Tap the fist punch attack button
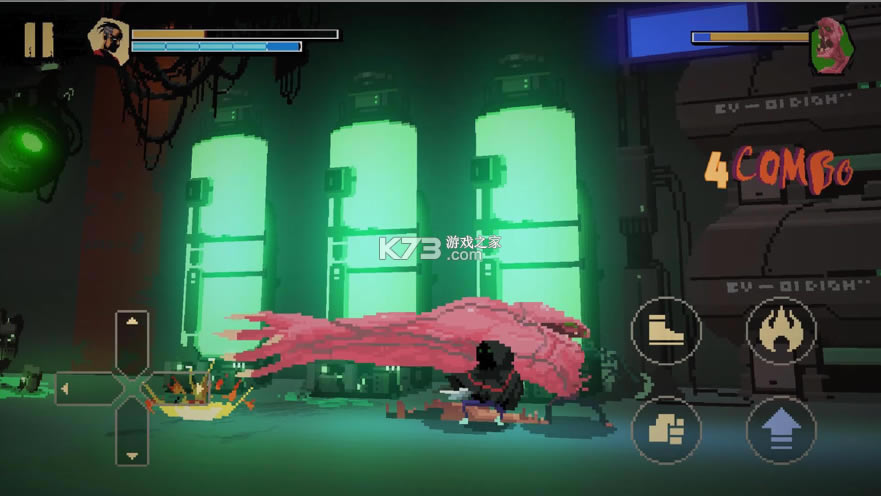The width and height of the screenshot is (881, 496). (x=666, y=430)
